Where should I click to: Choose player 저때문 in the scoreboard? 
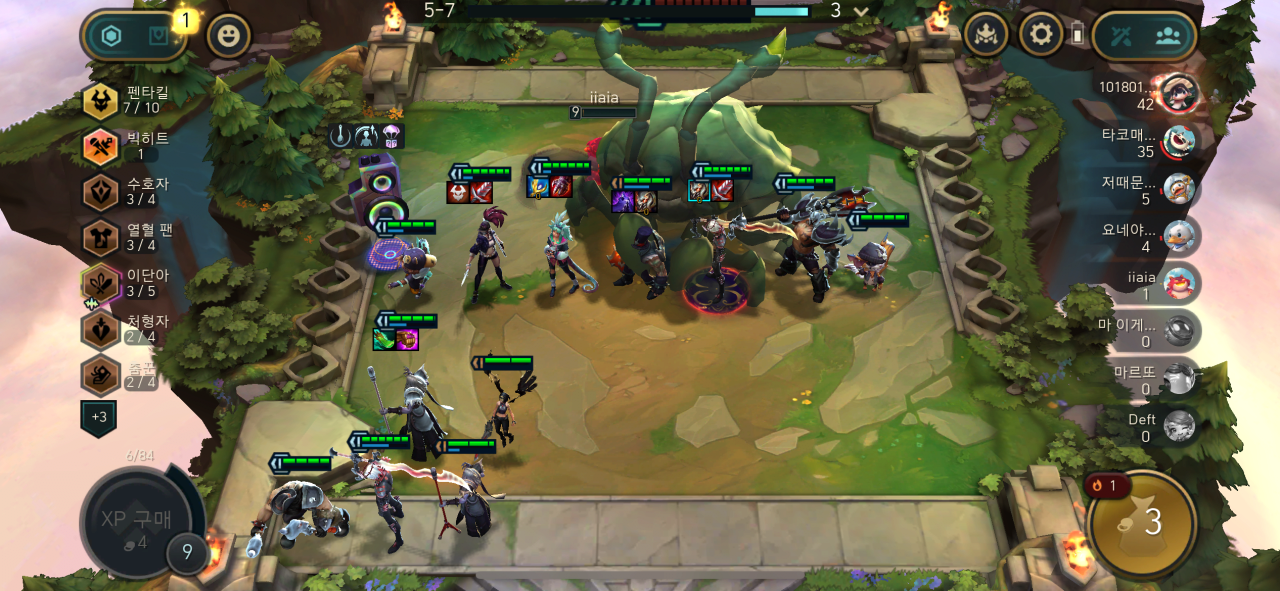(x=1180, y=188)
